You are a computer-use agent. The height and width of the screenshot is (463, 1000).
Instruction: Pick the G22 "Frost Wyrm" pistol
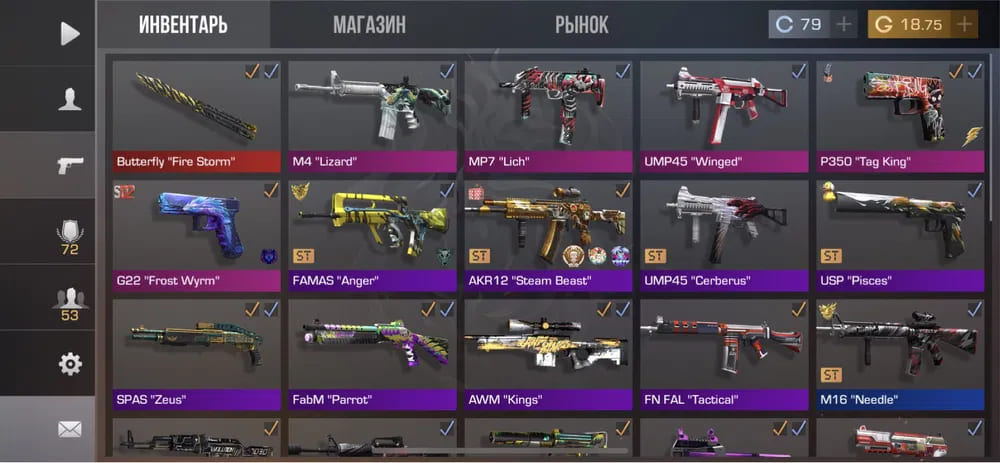click(196, 234)
